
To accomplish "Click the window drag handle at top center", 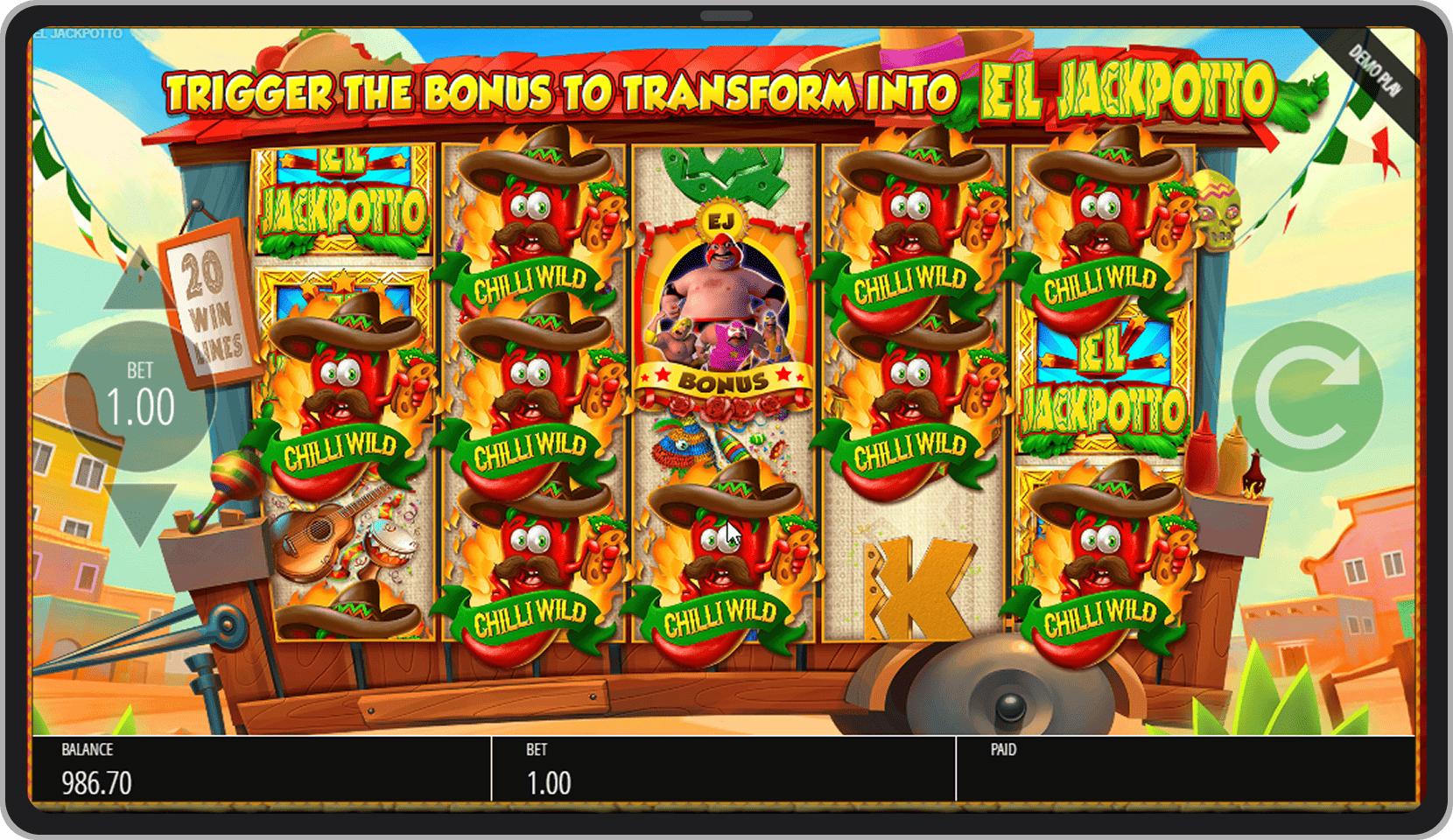I will pos(725,15).
